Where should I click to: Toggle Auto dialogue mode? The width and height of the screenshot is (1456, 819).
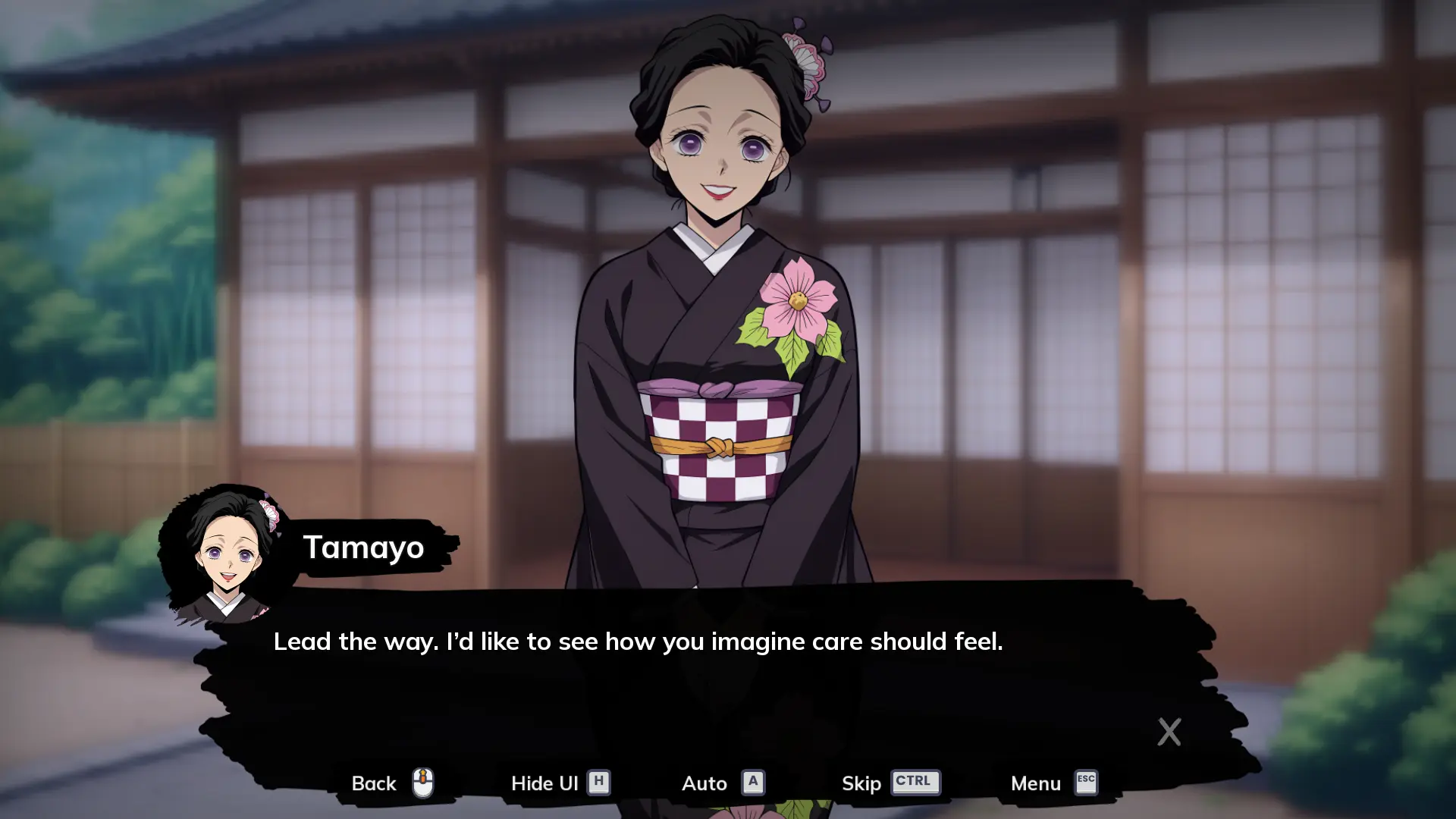pyautogui.click(x=722, y=783)
